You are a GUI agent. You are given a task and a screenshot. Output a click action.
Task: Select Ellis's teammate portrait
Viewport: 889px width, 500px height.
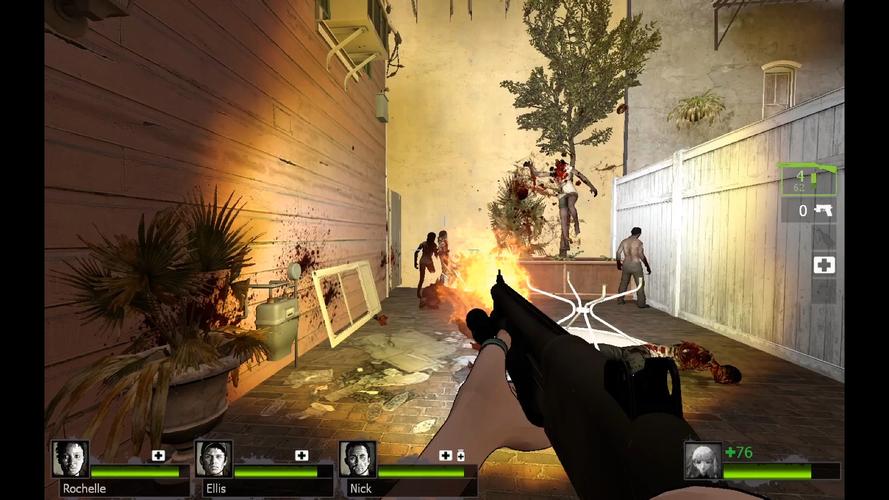coord(214,459)
